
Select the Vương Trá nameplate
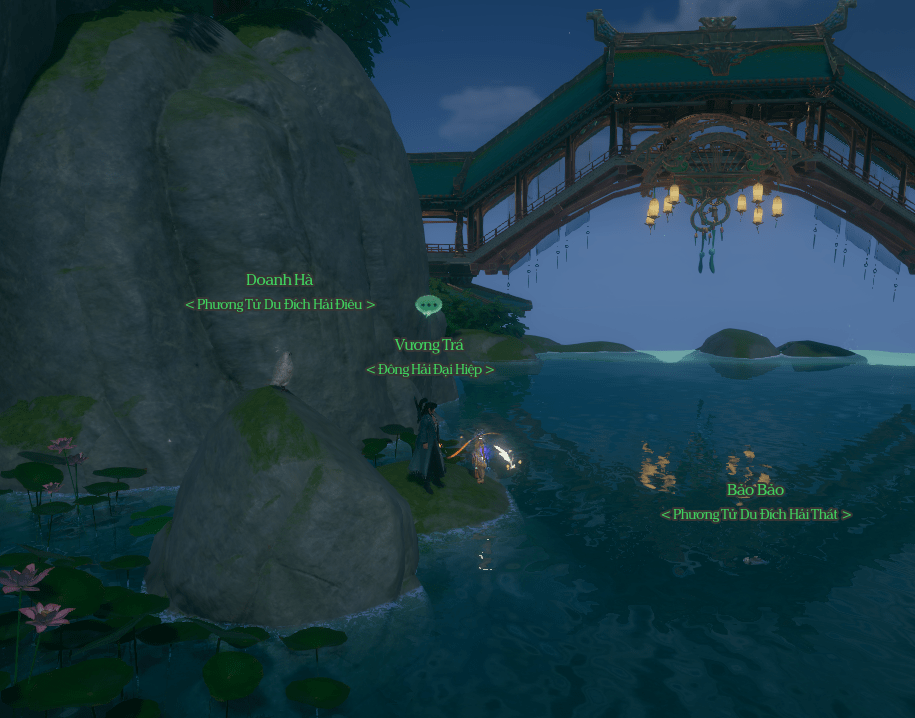coord(429,345)
